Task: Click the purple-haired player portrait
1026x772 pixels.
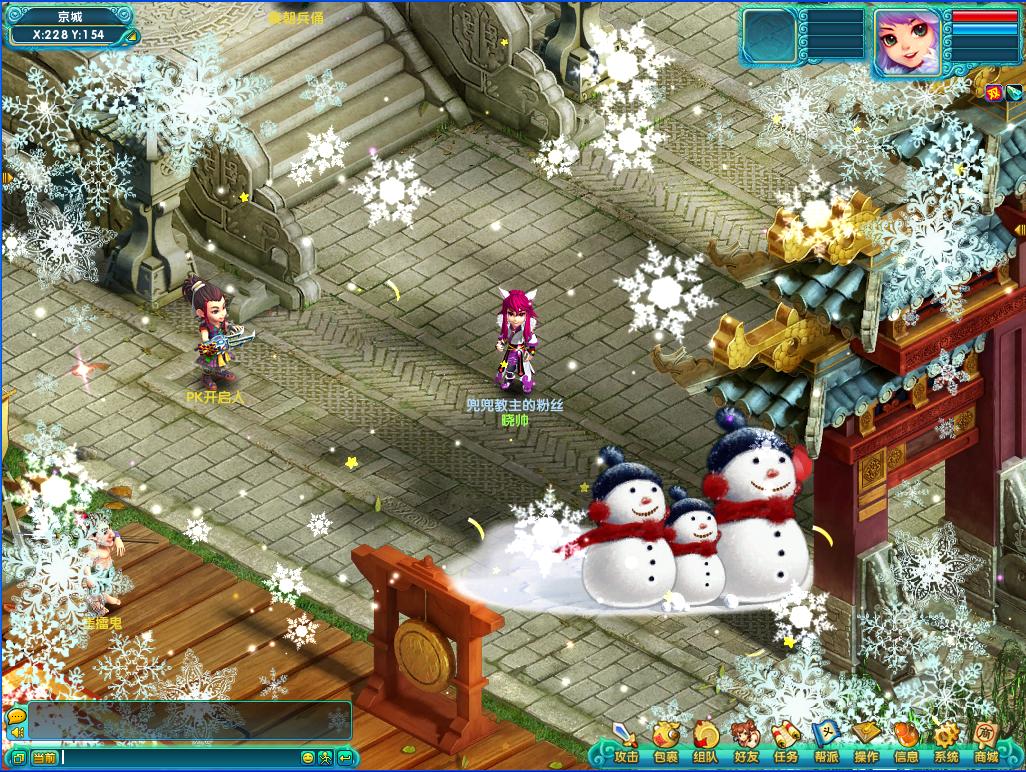Action: (x=908, y=43)
